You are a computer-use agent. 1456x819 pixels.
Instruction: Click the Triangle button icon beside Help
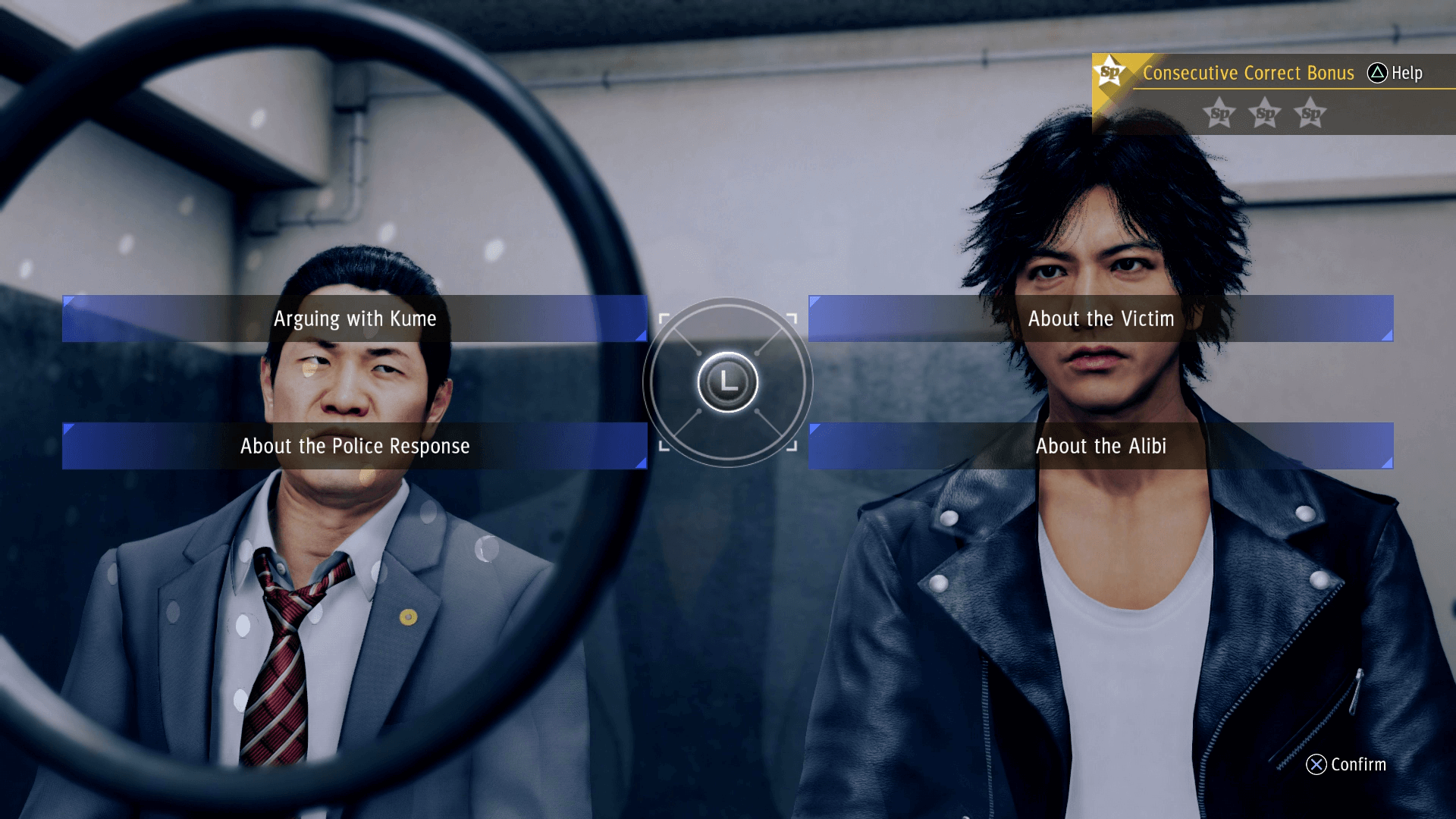[x=1376, y=74]
